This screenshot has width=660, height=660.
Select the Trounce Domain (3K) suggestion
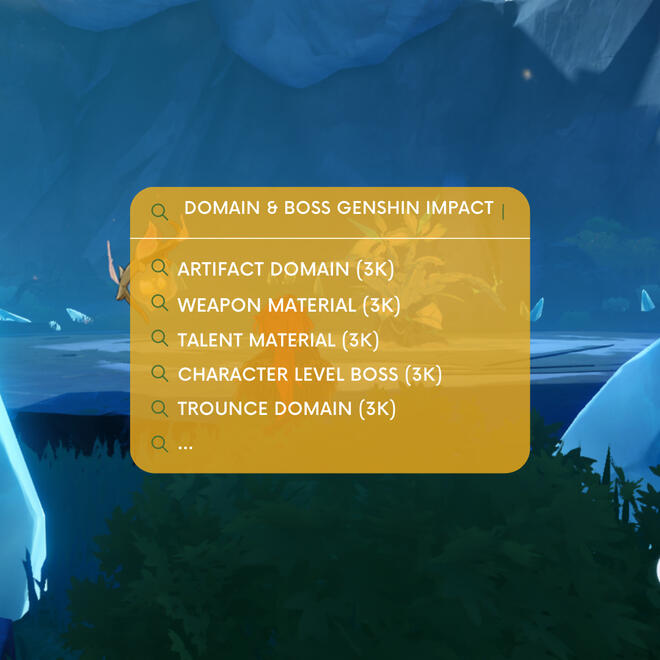click(286, 408)
